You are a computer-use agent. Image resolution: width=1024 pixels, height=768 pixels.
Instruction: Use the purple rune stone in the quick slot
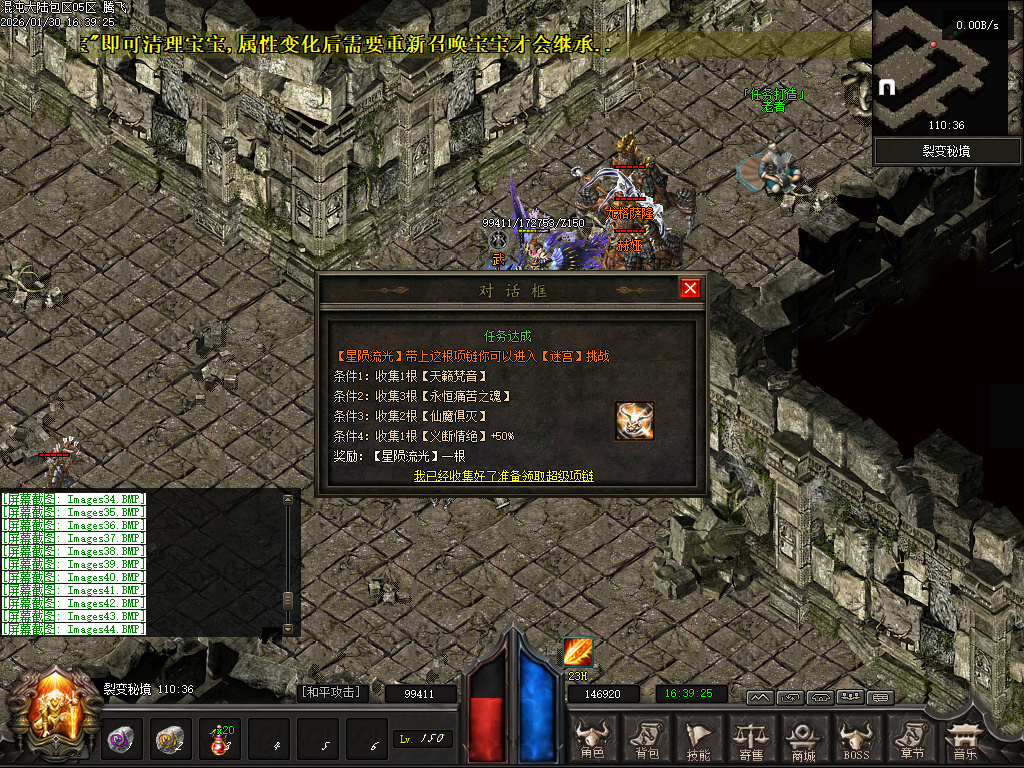tap(122, 740)
